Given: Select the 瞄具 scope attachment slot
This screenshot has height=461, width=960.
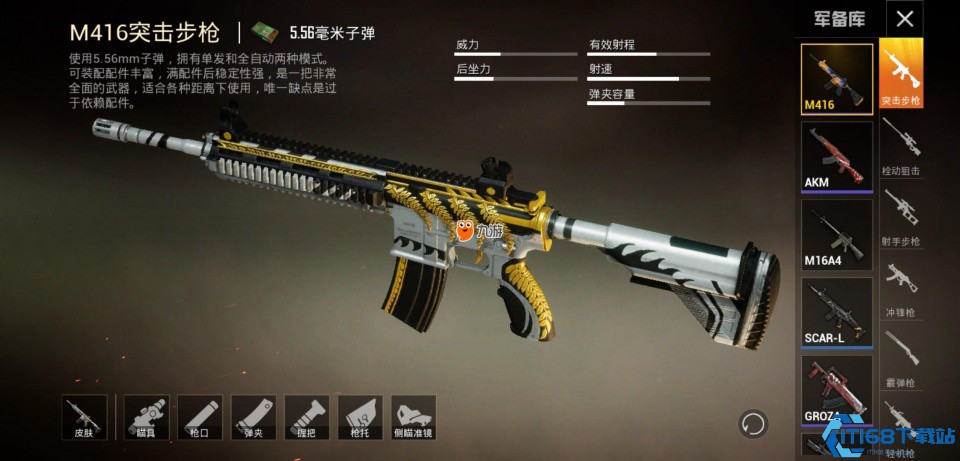Looking at the screenshot, I should coord(146,418).
